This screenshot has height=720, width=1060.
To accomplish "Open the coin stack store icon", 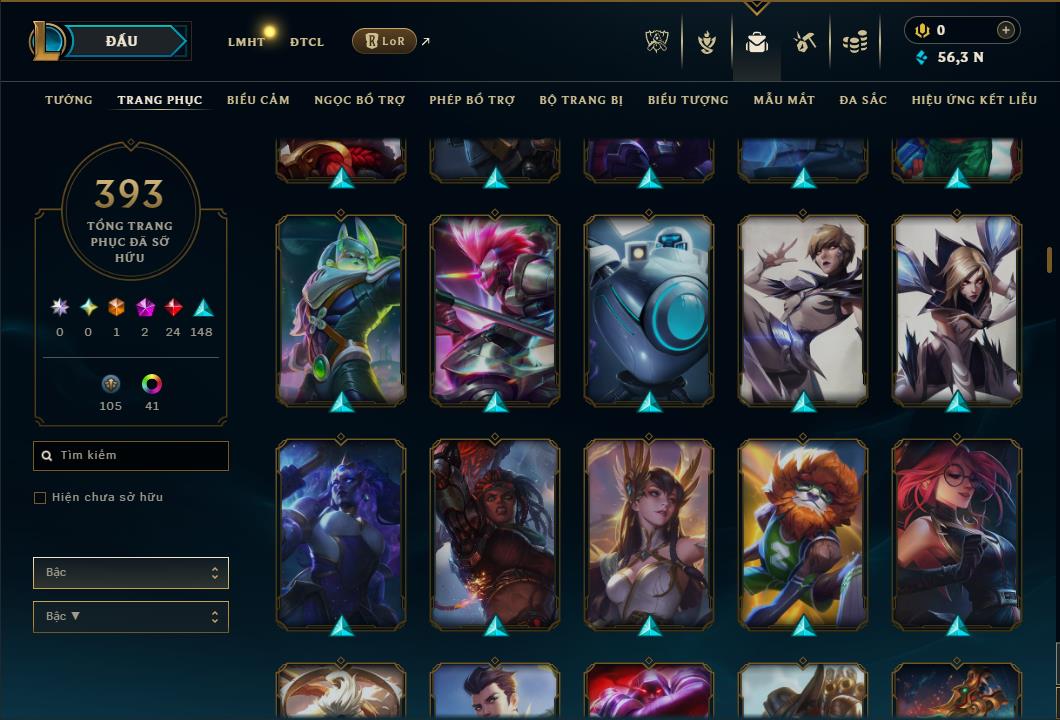I will pos(854,42).
